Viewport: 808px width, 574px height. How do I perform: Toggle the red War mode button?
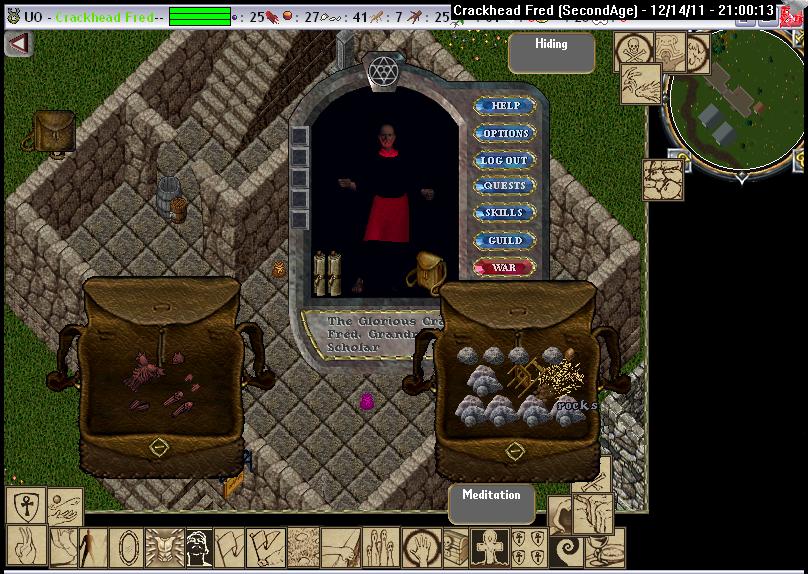coord(504,267)
